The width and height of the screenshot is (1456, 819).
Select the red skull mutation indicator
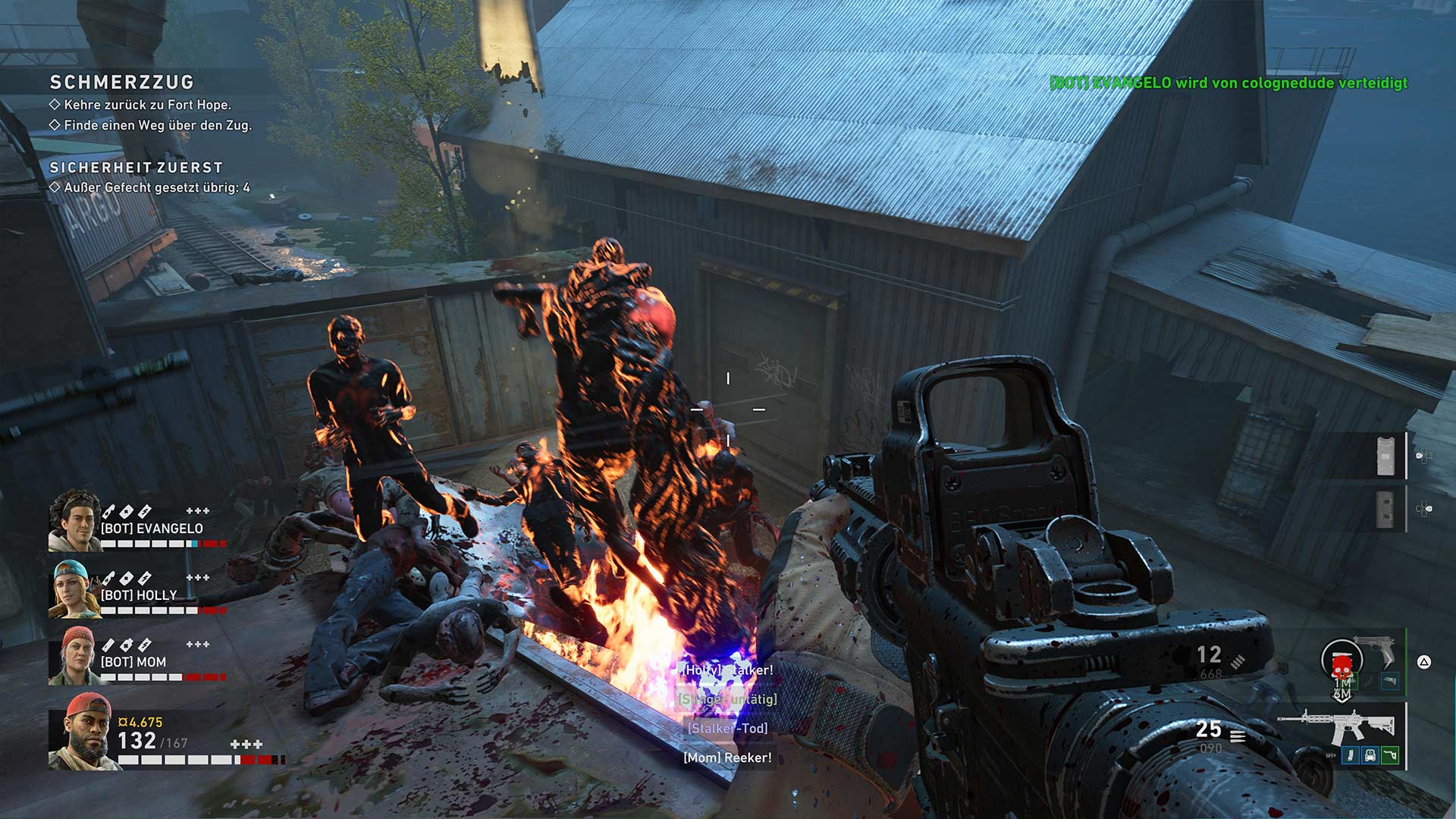click(x=1341, y=667)
